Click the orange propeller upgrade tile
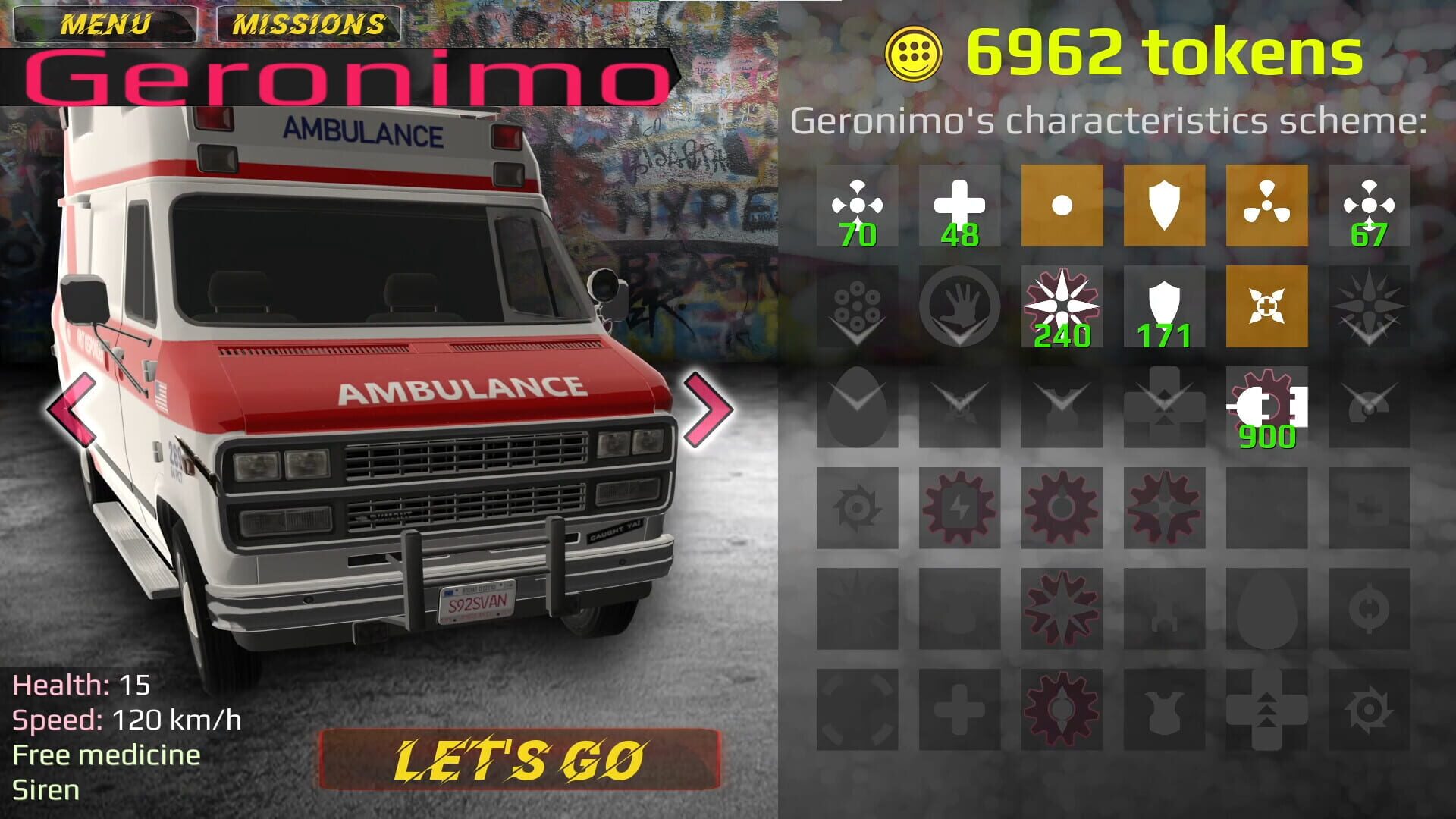Image resolution: width=1456 pixels, height=819 pixels. (1266, 205)
